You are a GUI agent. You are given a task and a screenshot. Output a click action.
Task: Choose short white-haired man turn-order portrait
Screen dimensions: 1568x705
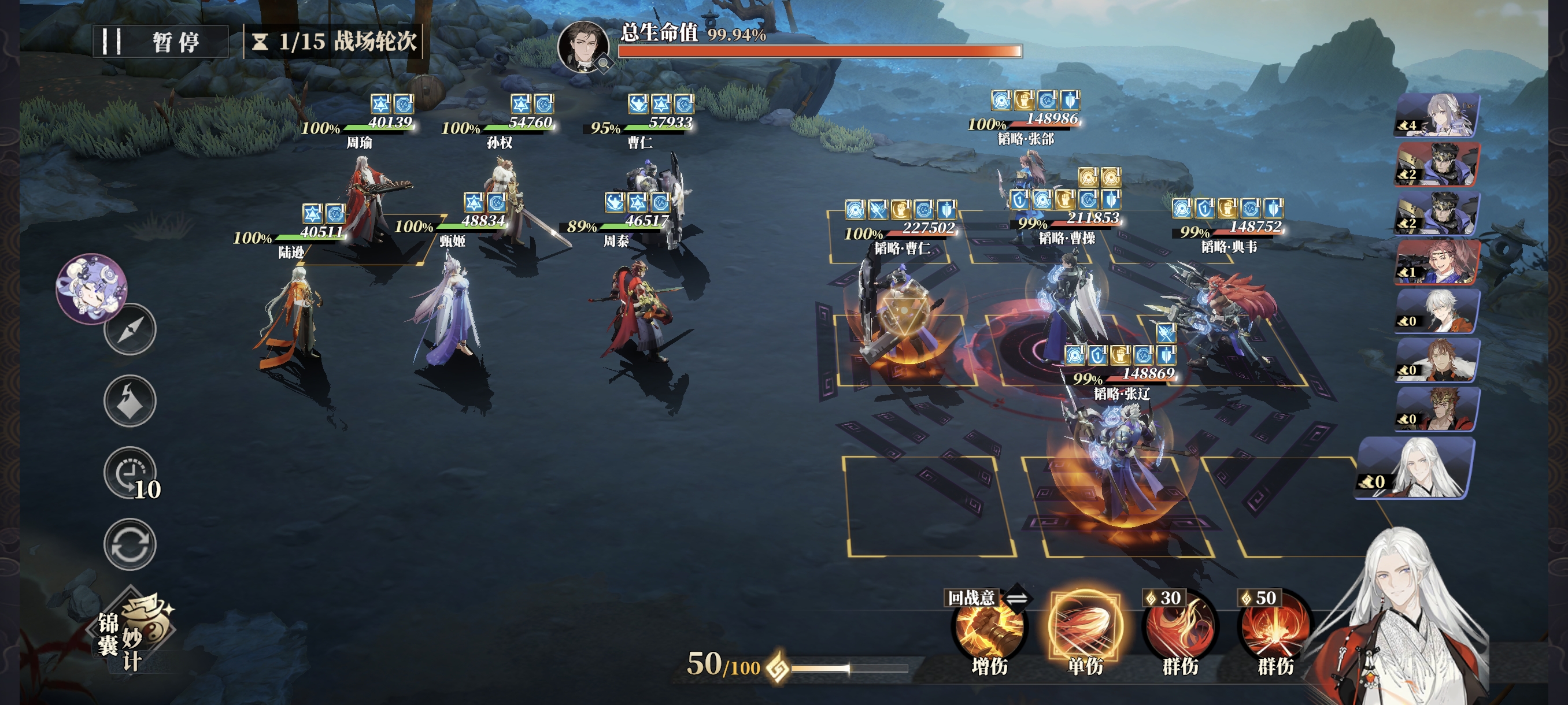[1438, 311]
